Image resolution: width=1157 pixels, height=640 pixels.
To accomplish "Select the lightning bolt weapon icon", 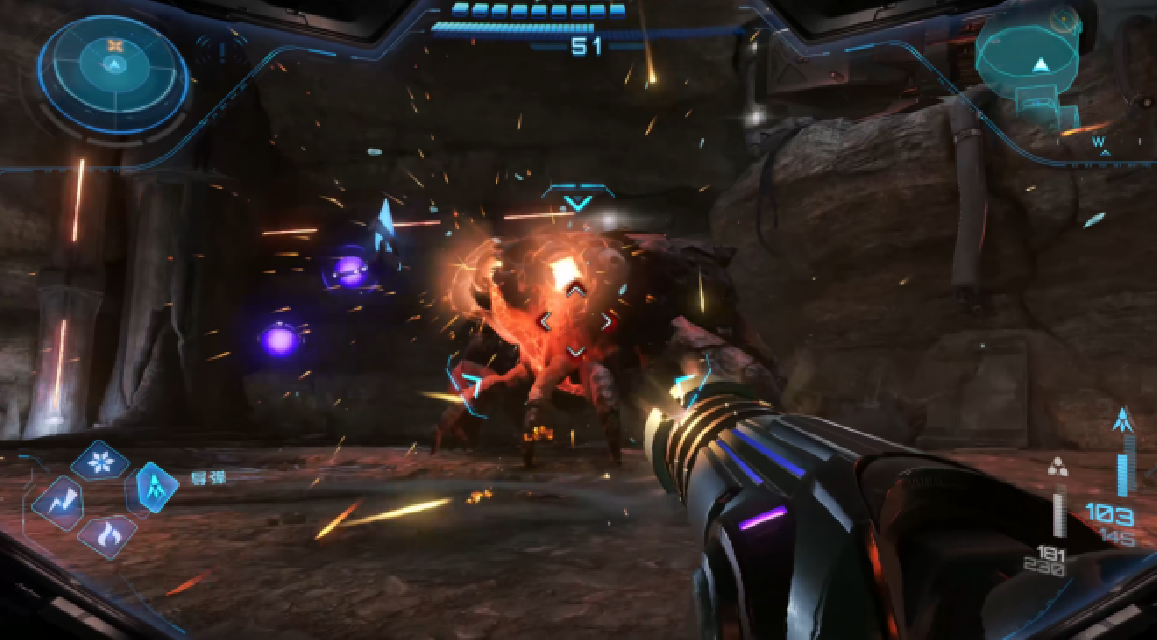I will 58,500.
